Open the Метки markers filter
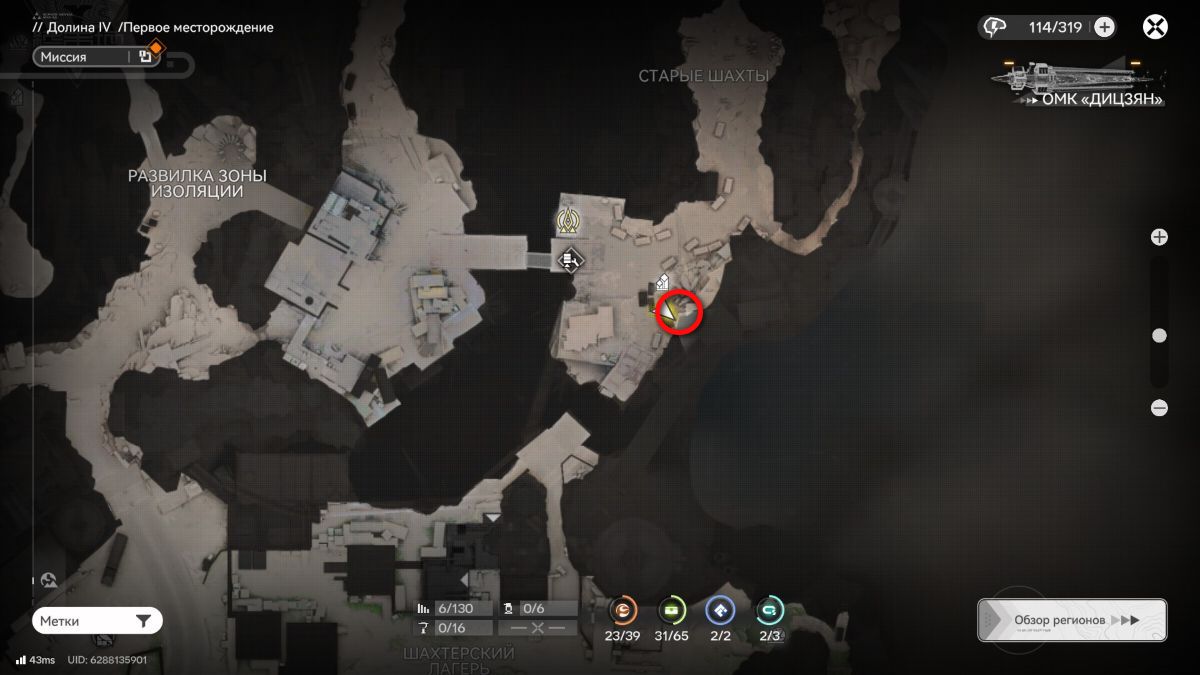The image size is (1200, 675). [x=97, y=621]
